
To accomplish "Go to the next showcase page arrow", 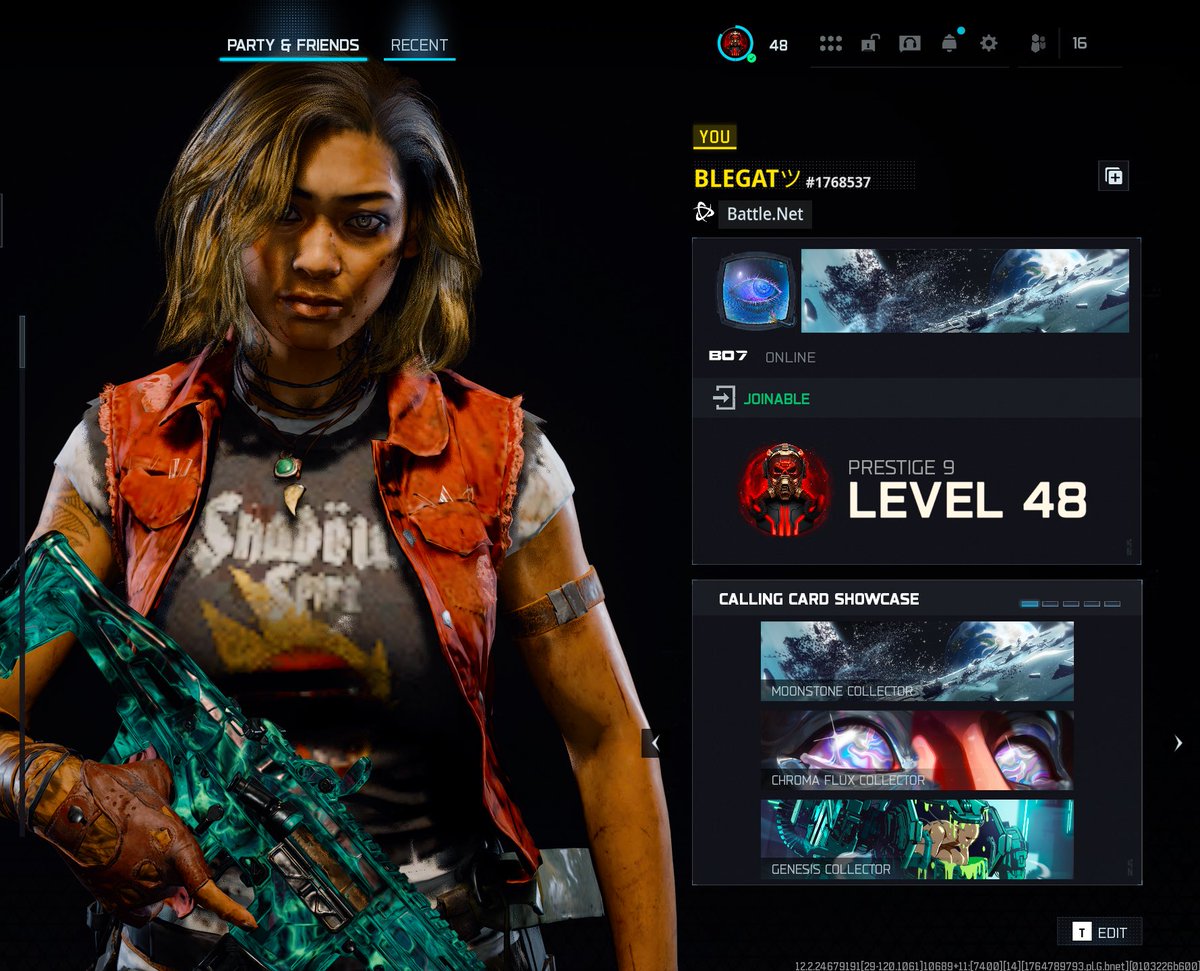I will pos(1178,743).
